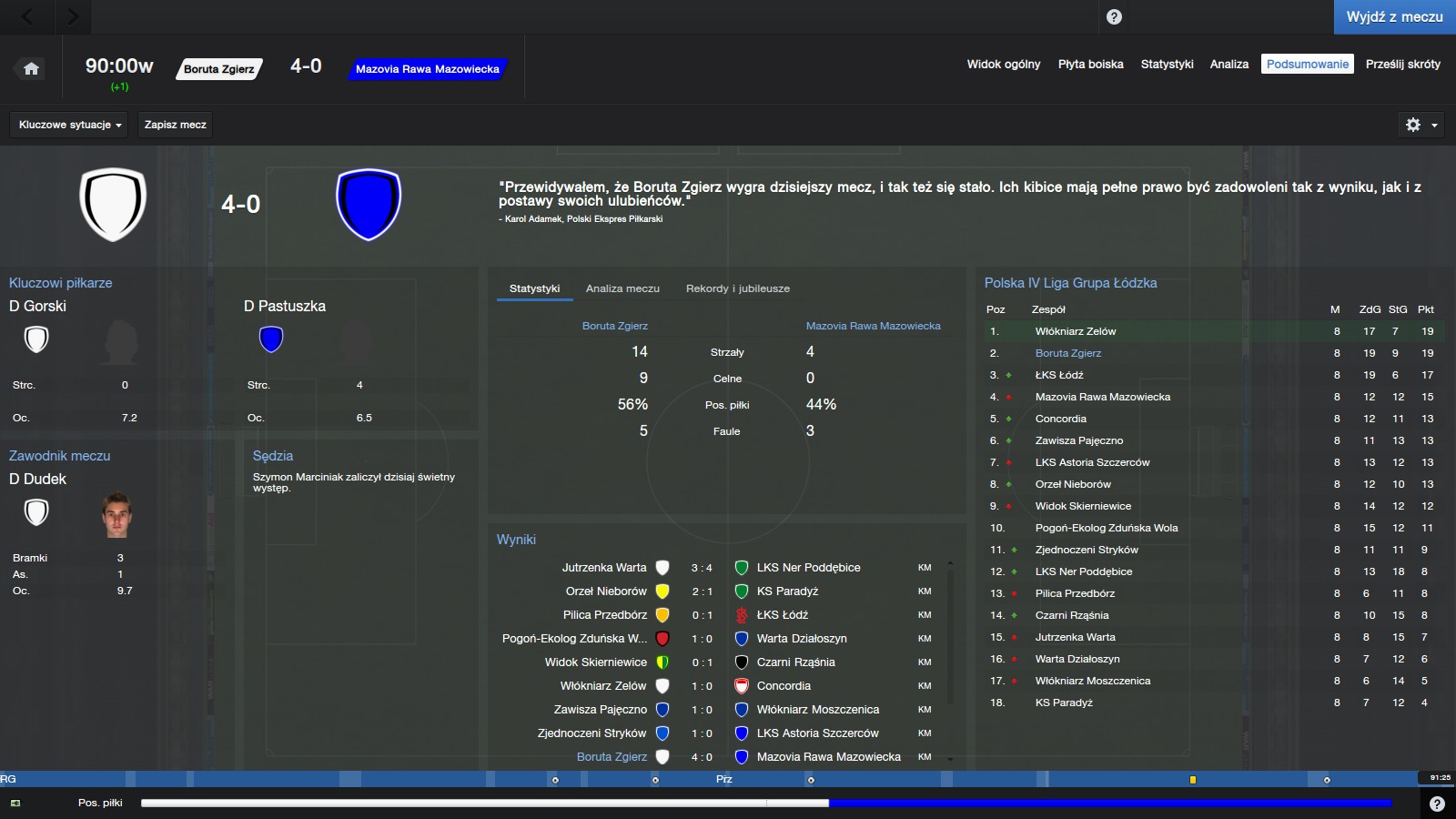The width and height of the screenshot is (1456, 819).
Task: Show the Statystyki match view
Action: 1167,65
